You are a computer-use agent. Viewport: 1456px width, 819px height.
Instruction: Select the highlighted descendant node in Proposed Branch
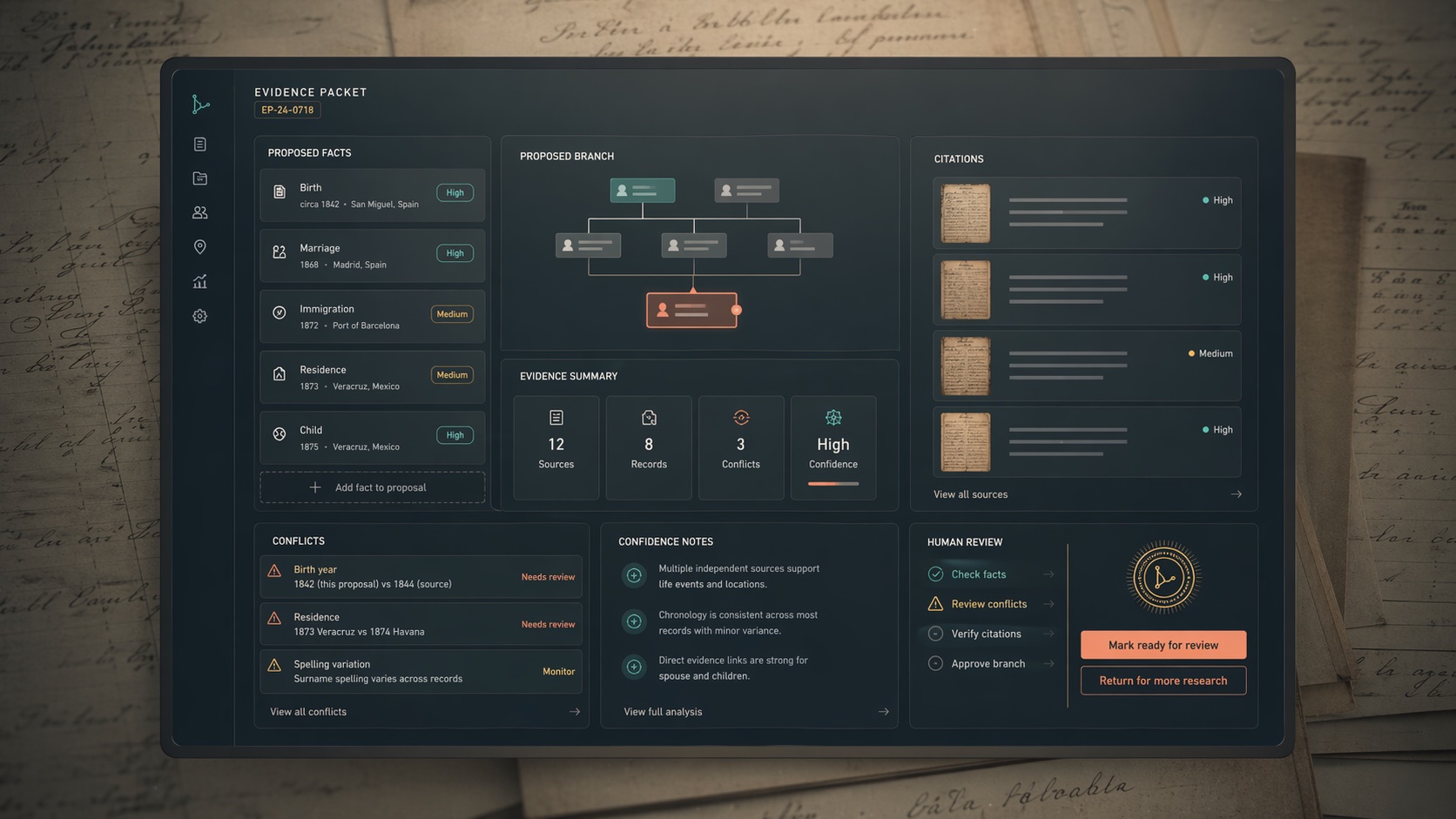[x=691, y=309]
